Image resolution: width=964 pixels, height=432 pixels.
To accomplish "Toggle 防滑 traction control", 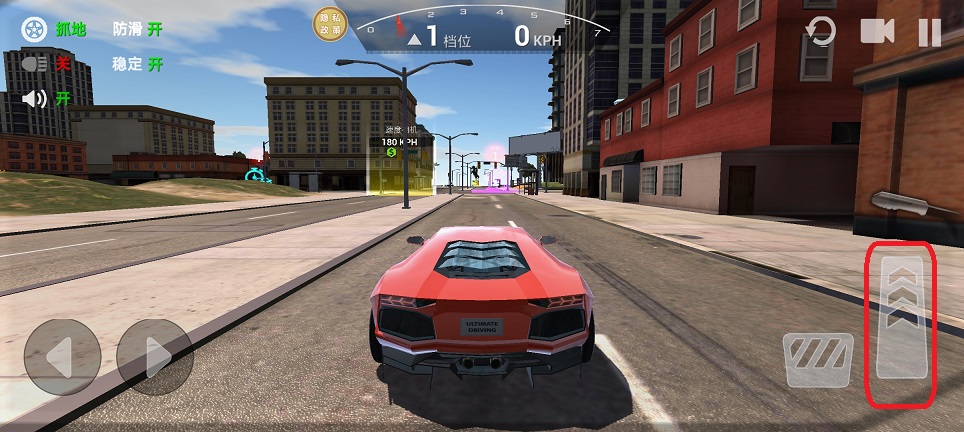I will coord(138,29).
